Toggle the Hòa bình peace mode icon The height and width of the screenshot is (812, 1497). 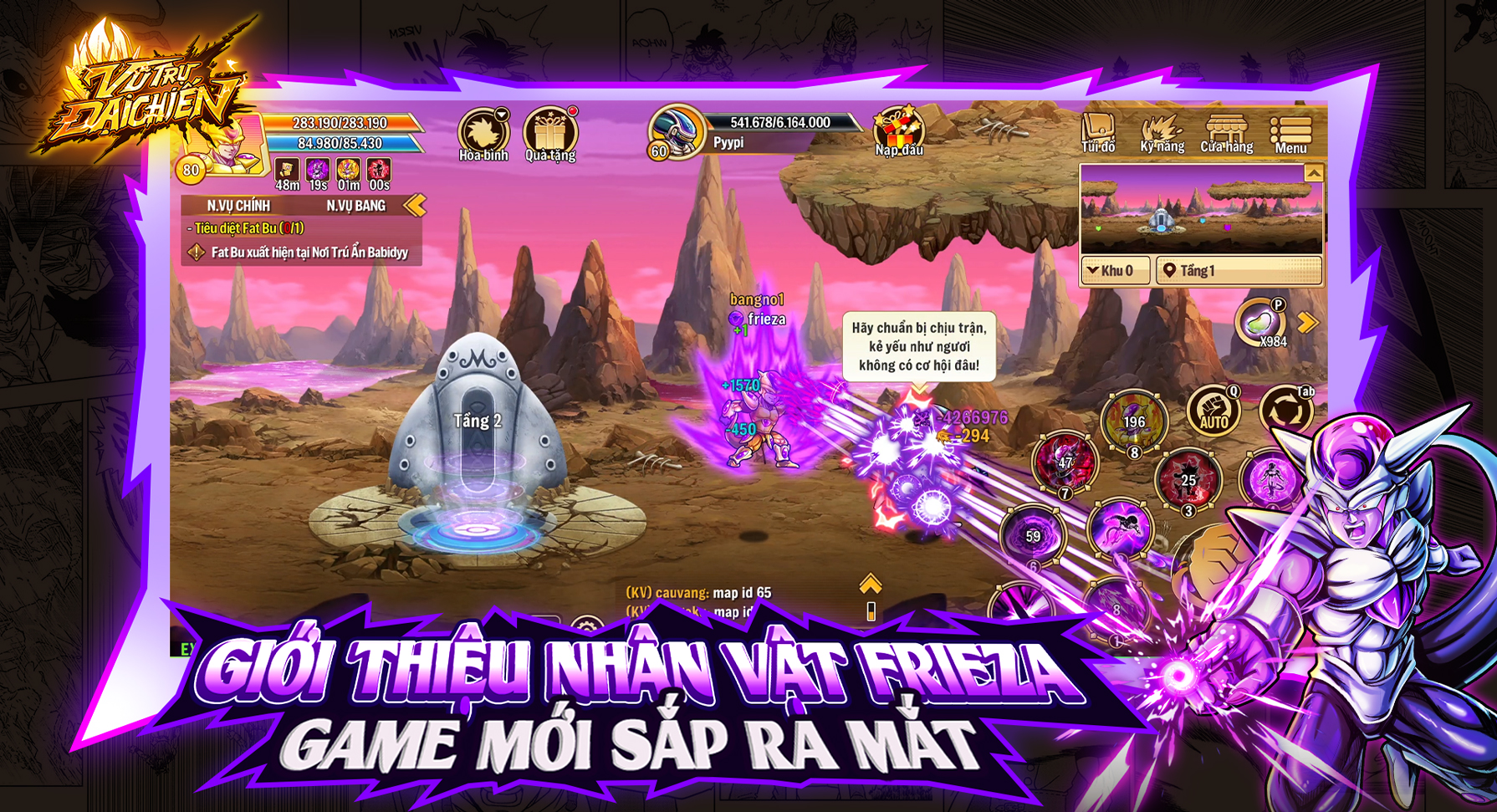[x=483, y=132]
